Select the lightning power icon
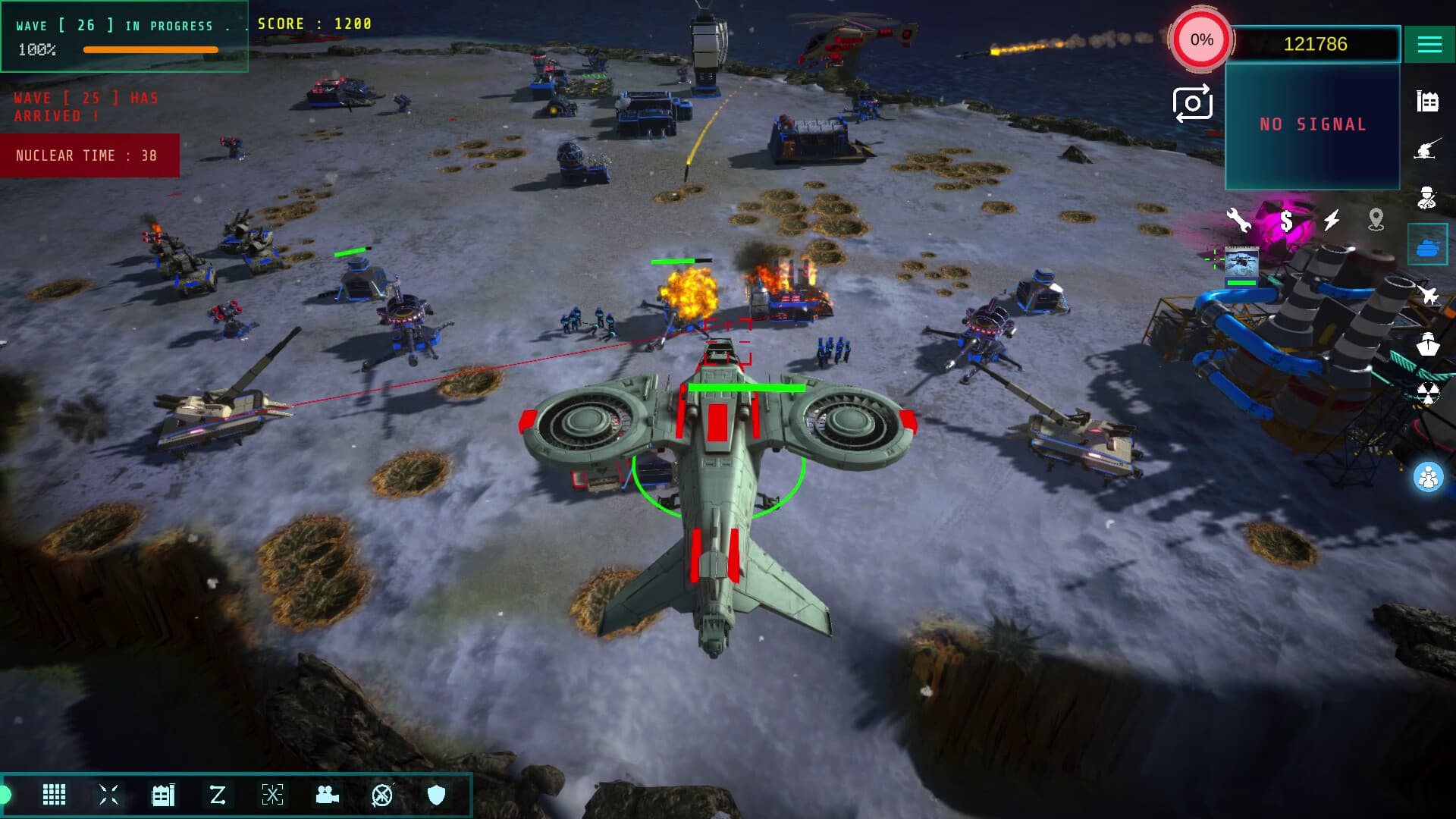The image size is (1456, 819). click(1331, 220)
